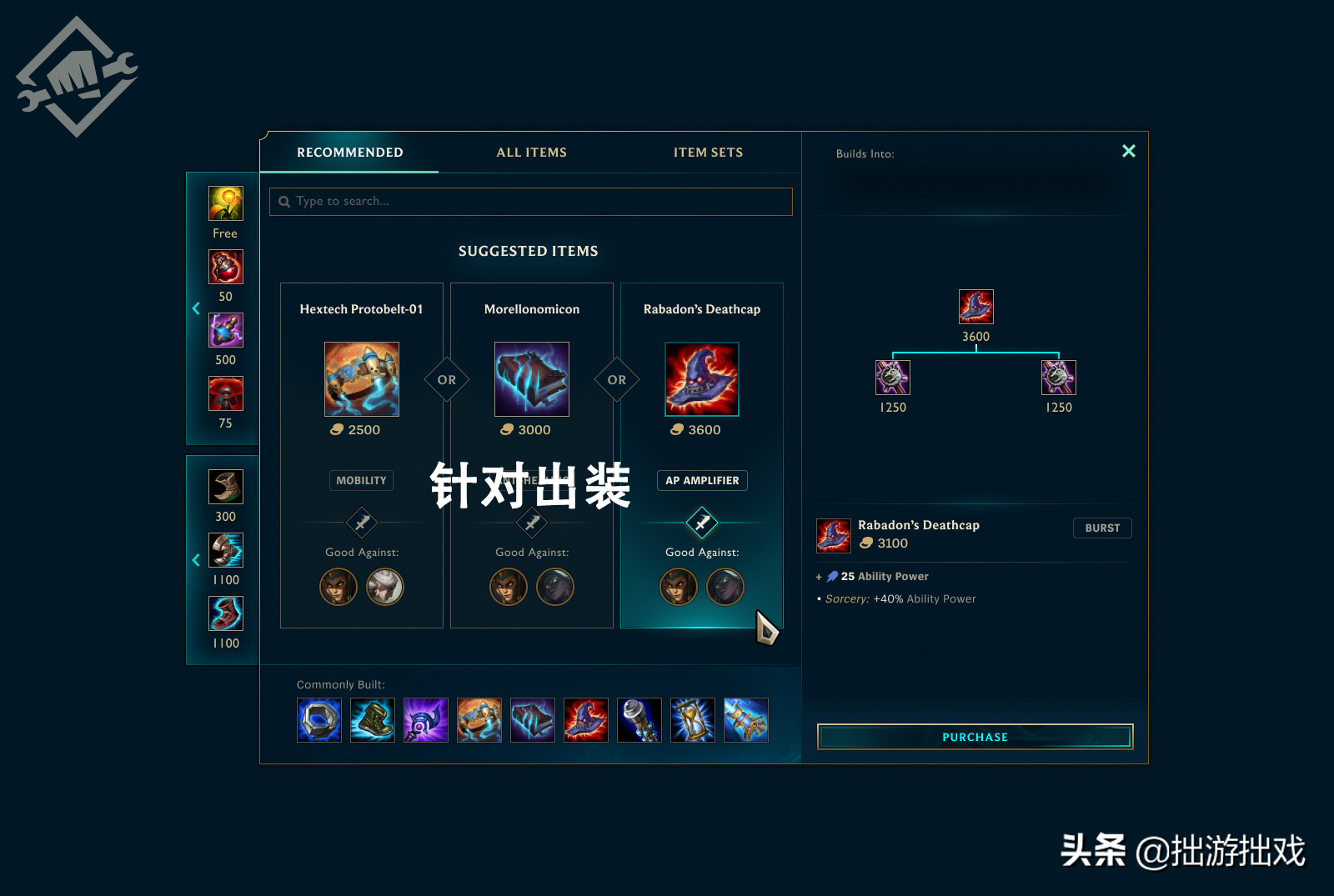Select the hourglass item in Commonly Built
1334x896 pixels.
(x=693, y=720)
